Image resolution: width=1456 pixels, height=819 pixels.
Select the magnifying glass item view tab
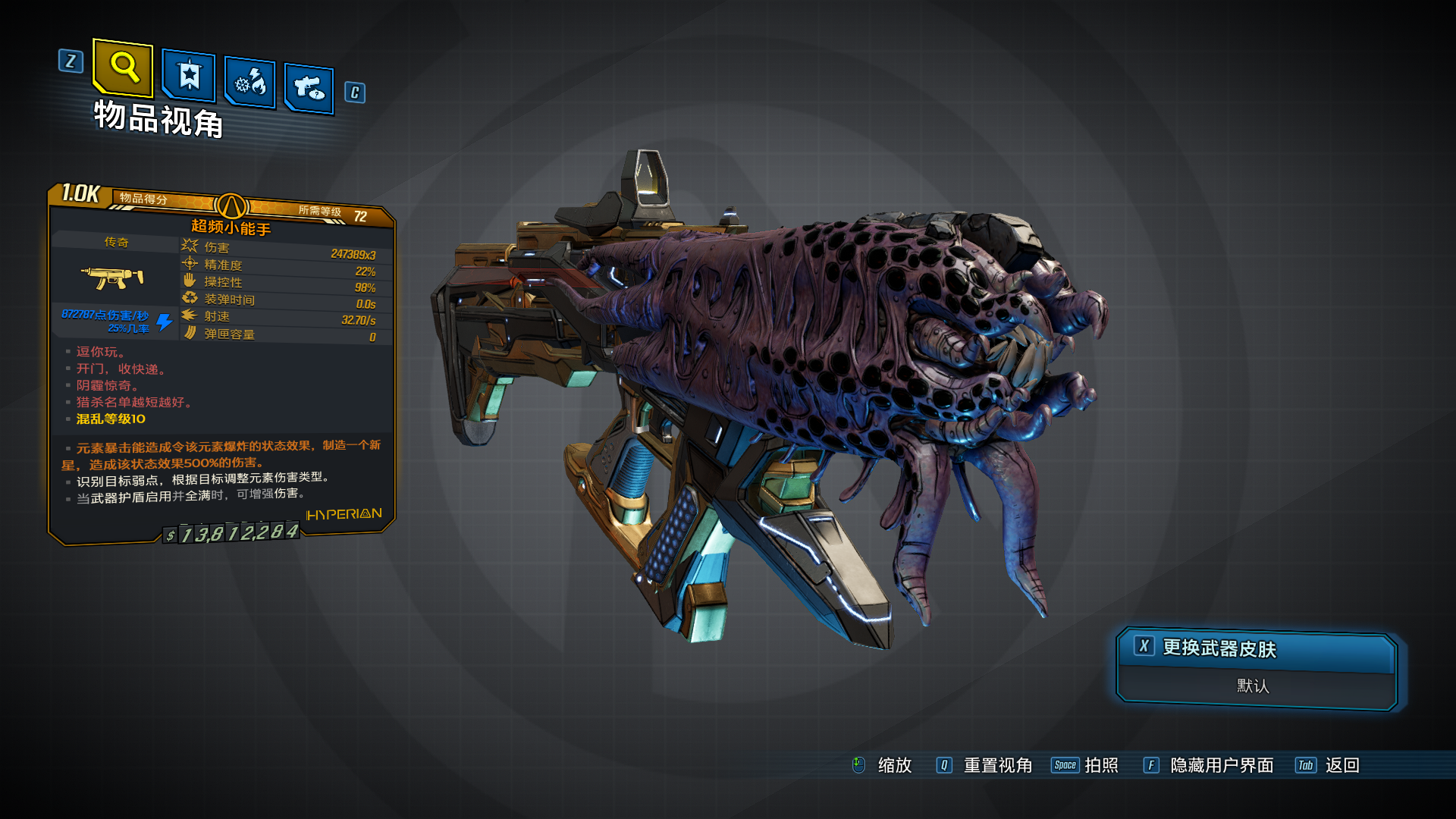124,68
